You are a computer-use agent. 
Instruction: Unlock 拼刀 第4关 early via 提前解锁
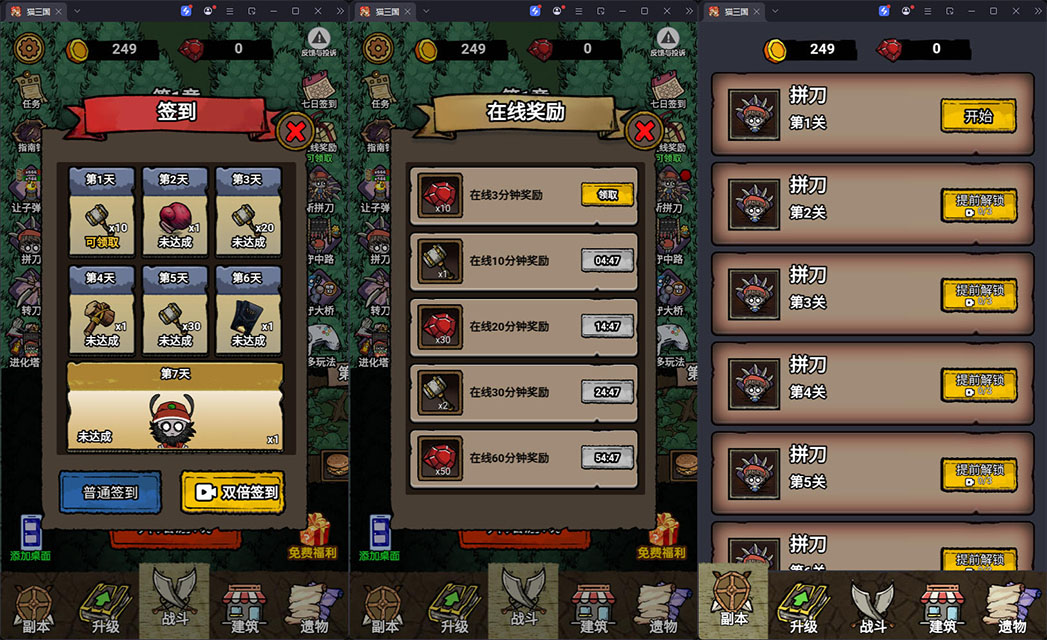pyautogui.click(x=978, y=385)
